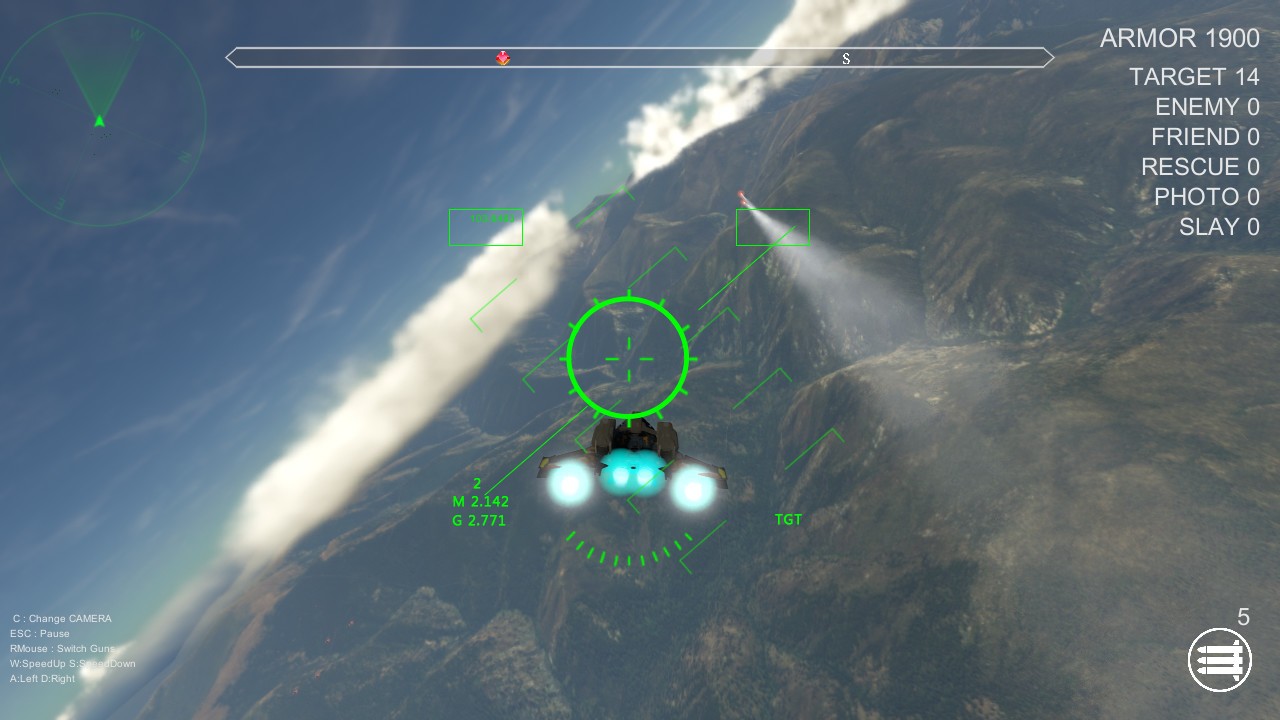Click the S marker on the mission progress bar
The image size is (1280, 720).
(x=846, y=58)
